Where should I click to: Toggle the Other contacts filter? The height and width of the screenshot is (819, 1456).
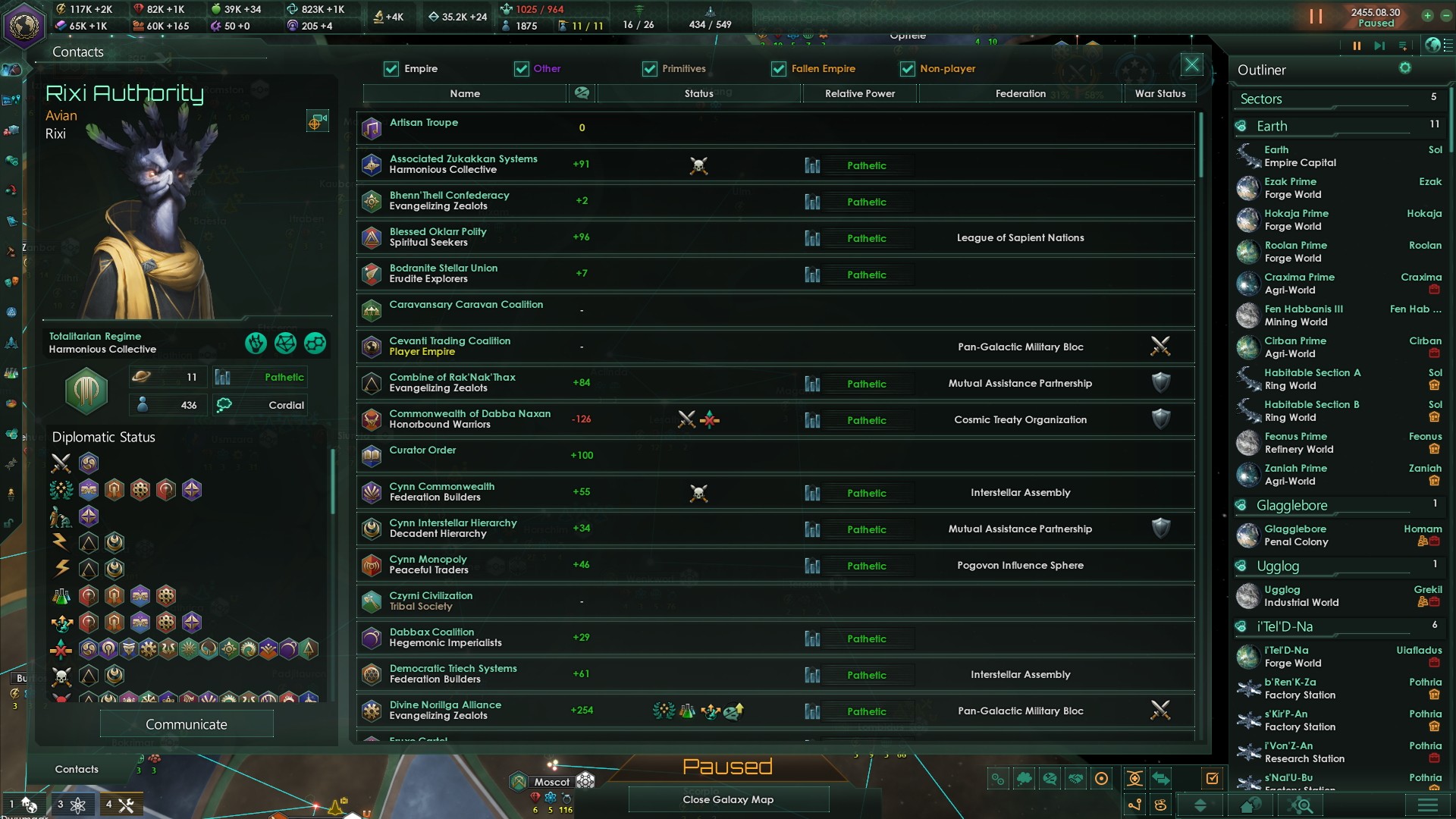click(522, 69)
